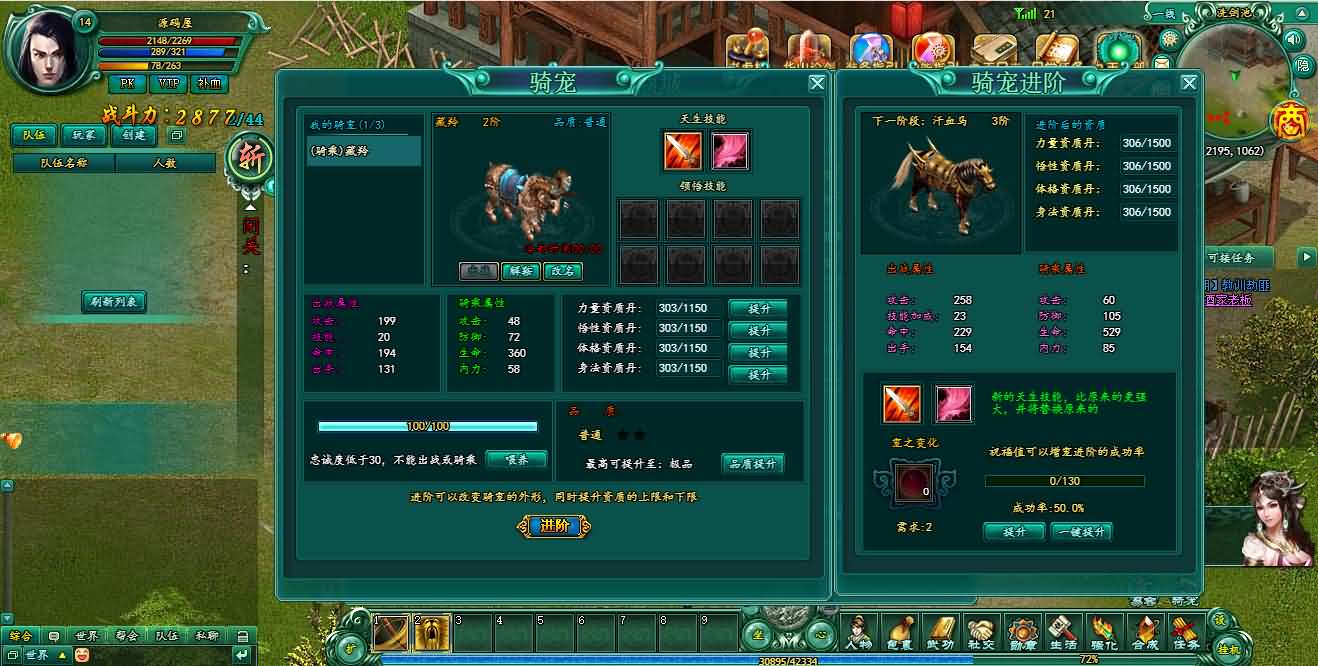Viewport: 1318px width, 666px height.
Task: Select the (骑乘)藏羚 mount entry
Action: click(364, 151)
